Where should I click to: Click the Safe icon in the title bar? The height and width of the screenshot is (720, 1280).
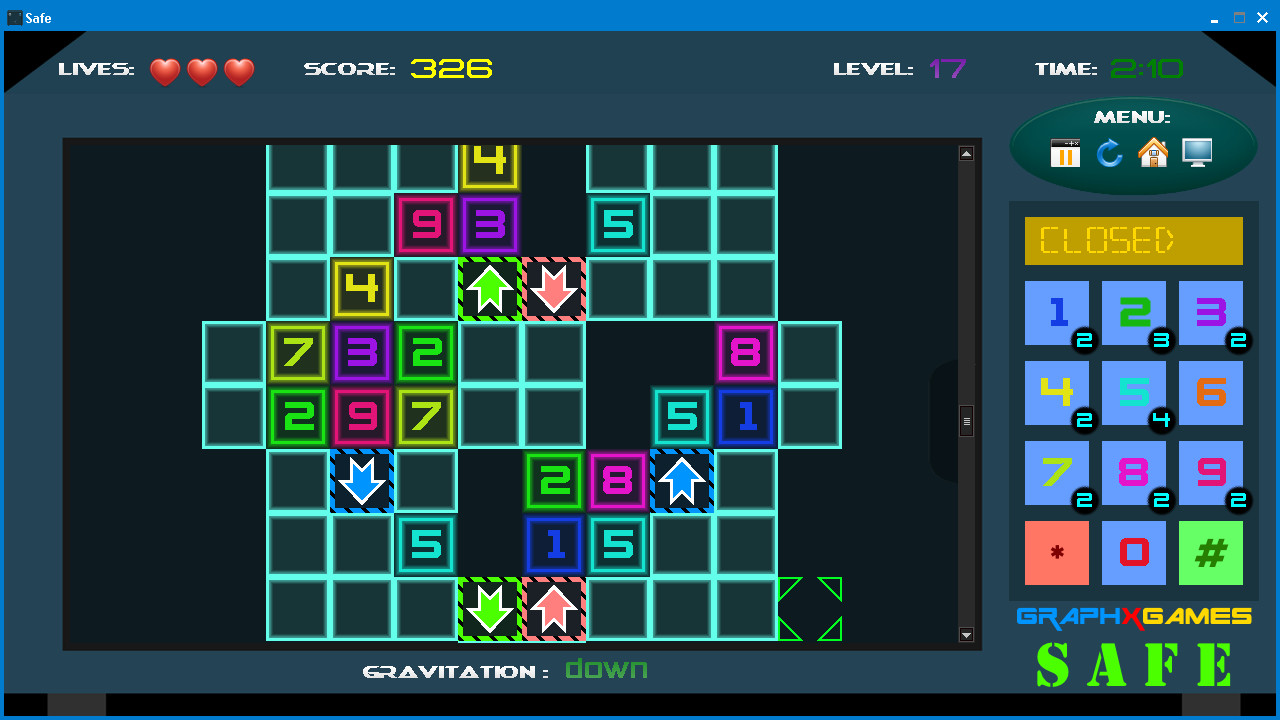point(17,17)
